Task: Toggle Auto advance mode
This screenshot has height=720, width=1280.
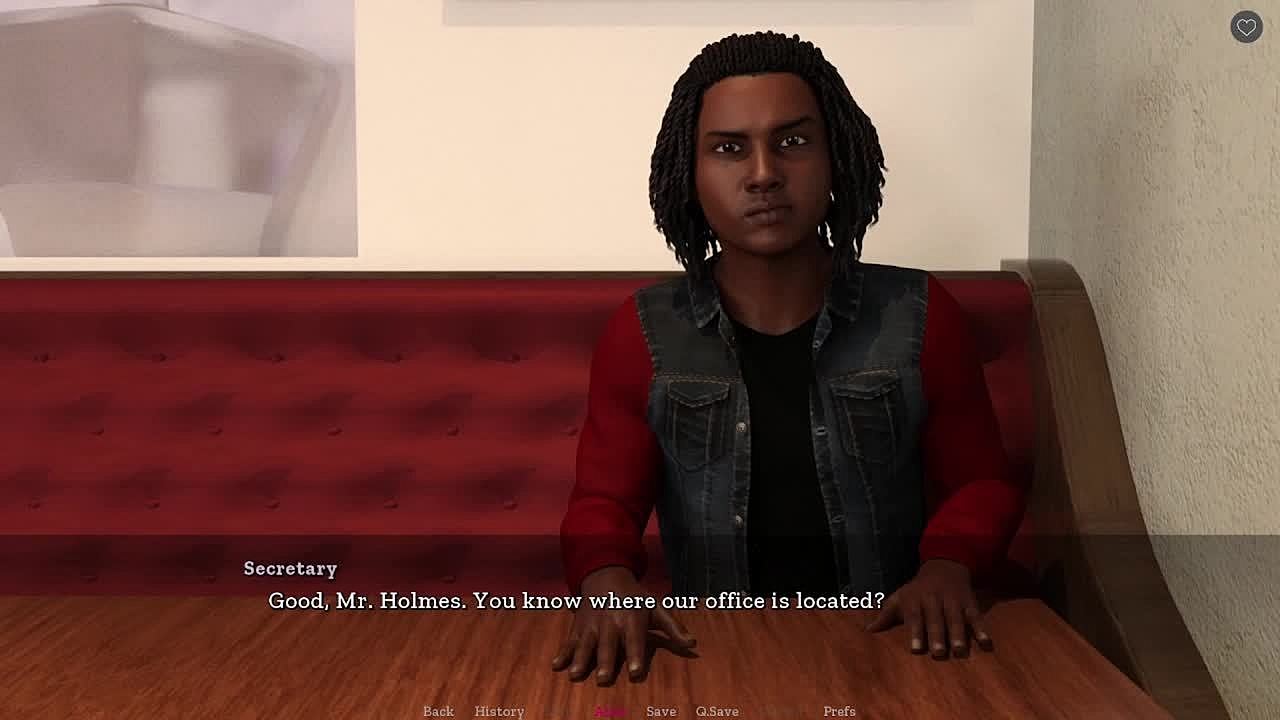Action: (x=610, y=711)
